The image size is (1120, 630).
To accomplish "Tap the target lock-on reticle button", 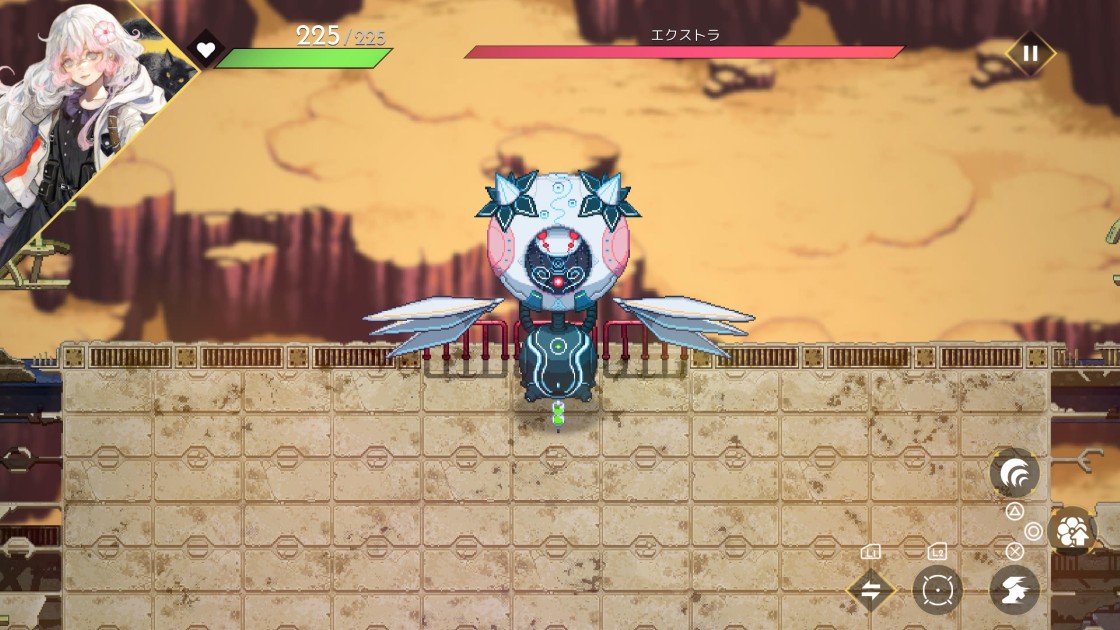I will pyautogui.click(x=938, y=590).
